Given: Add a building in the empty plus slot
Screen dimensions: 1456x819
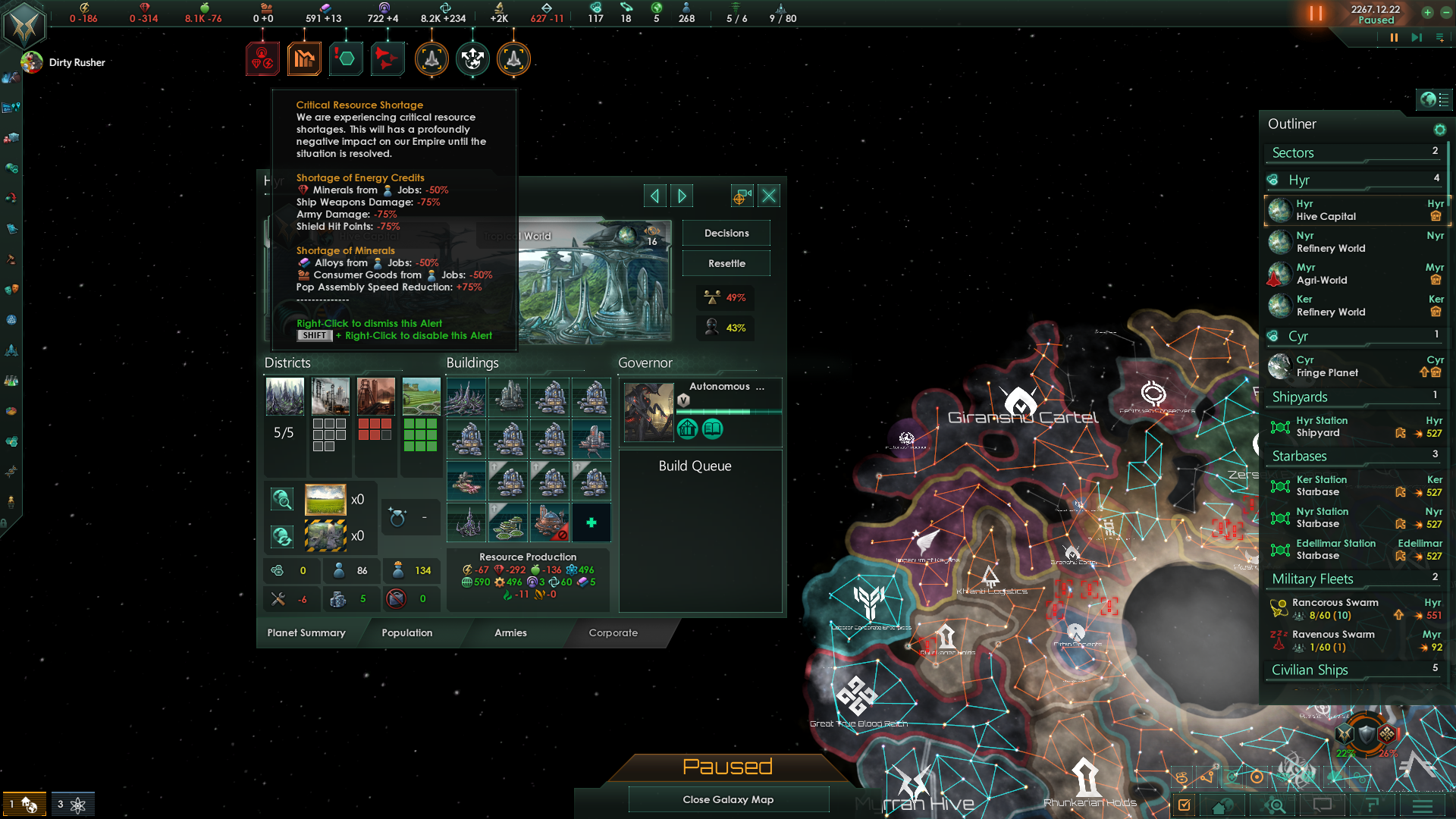Looking at the screenshot, I should coord(591,522).
